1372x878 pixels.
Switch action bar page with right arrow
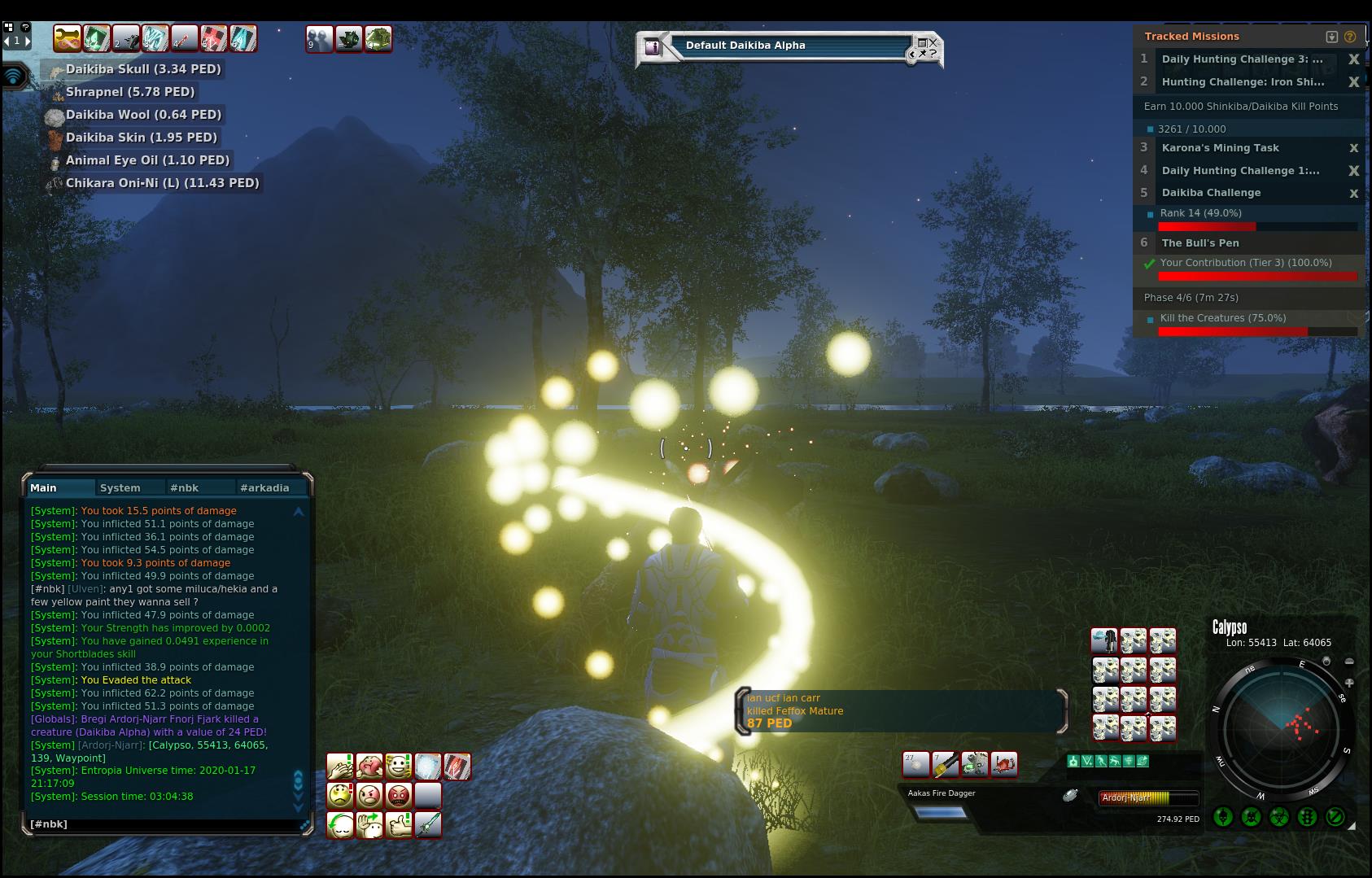pyautogui.click(x=27, y=41)
